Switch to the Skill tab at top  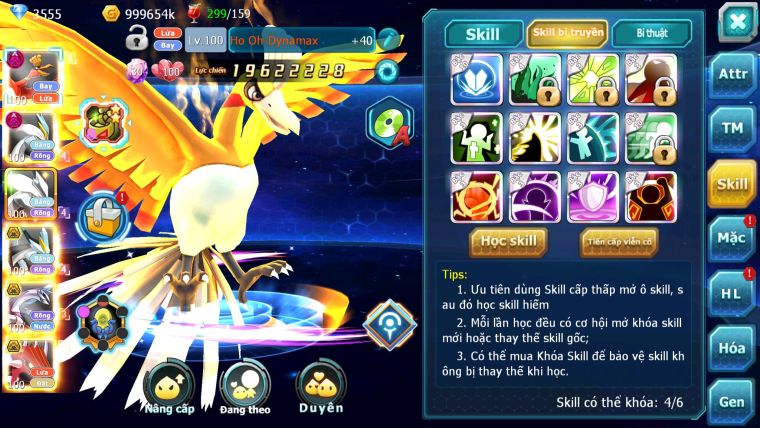(x=483, y=34)
